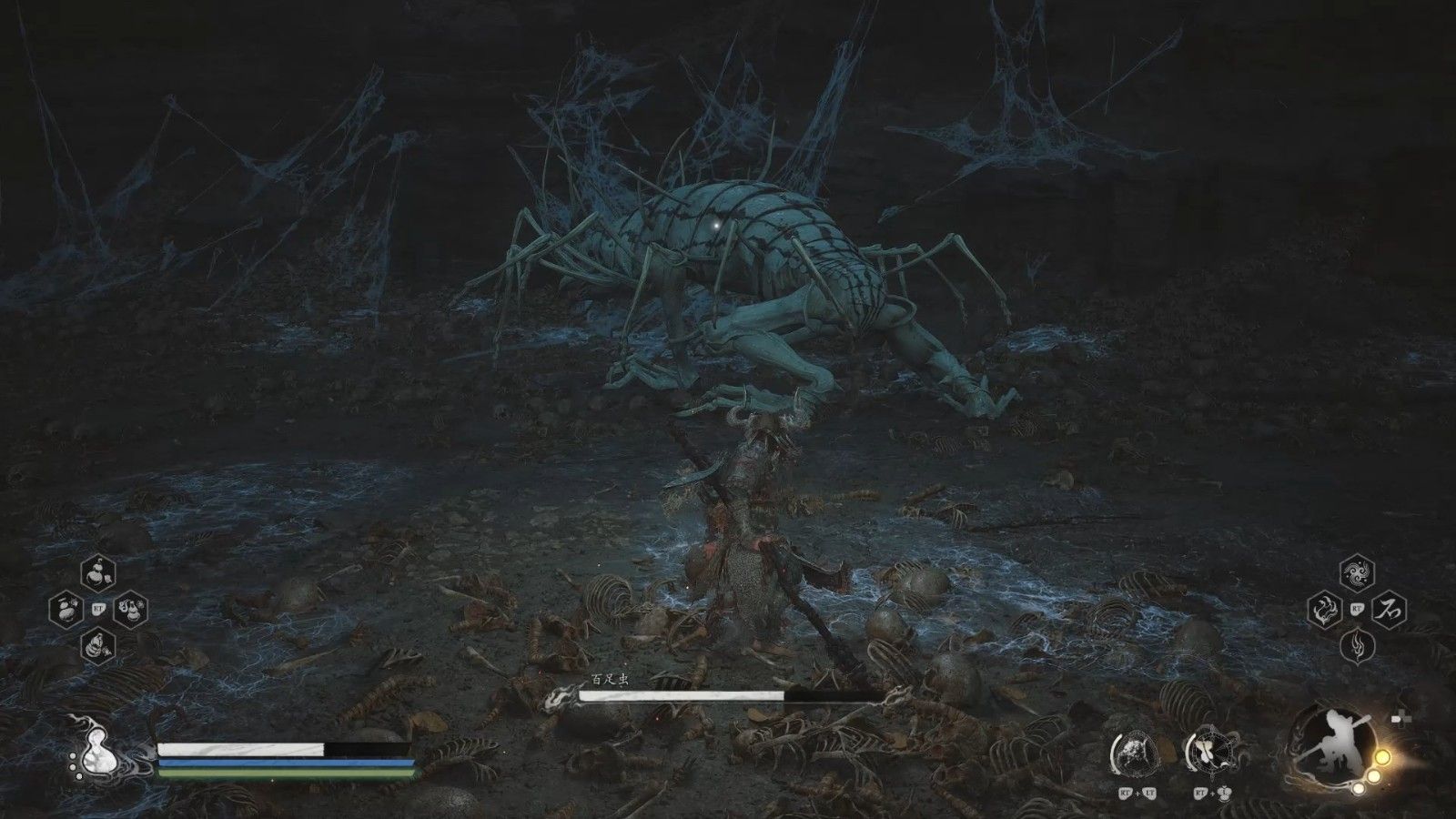Cast the calligraphy-character spell in the right hexagon
The image size is (1456, 819).
[1390, 610]
